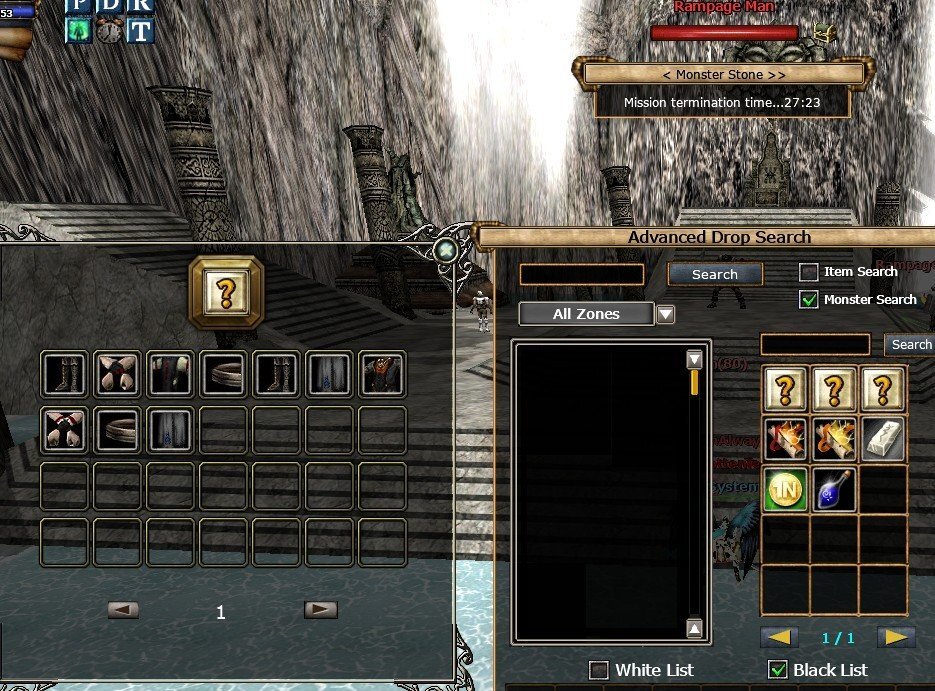Go to the previous drop list page

coord(780,637)
